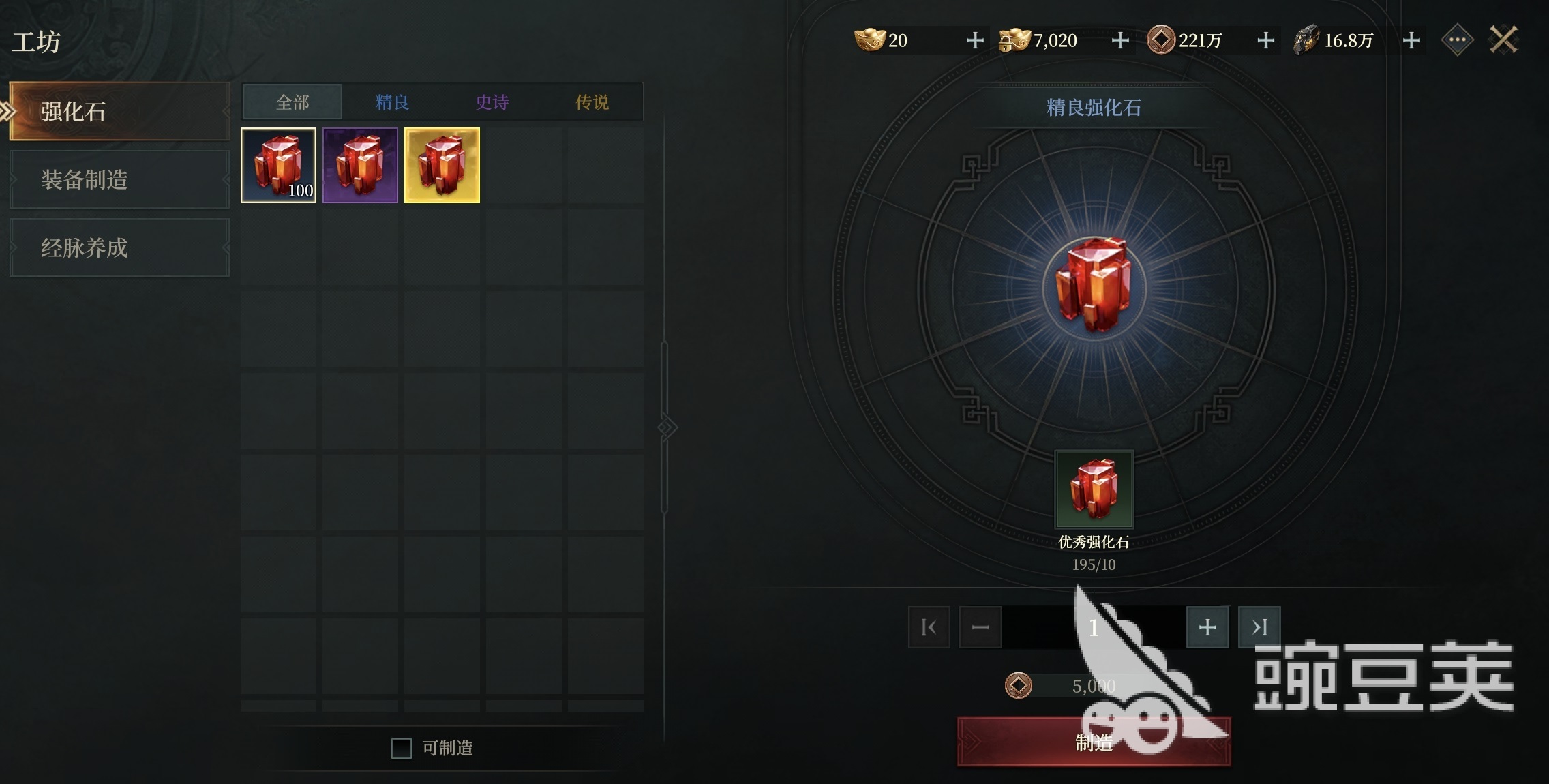Open the 装备制造 category

click(x=119, y=179)
